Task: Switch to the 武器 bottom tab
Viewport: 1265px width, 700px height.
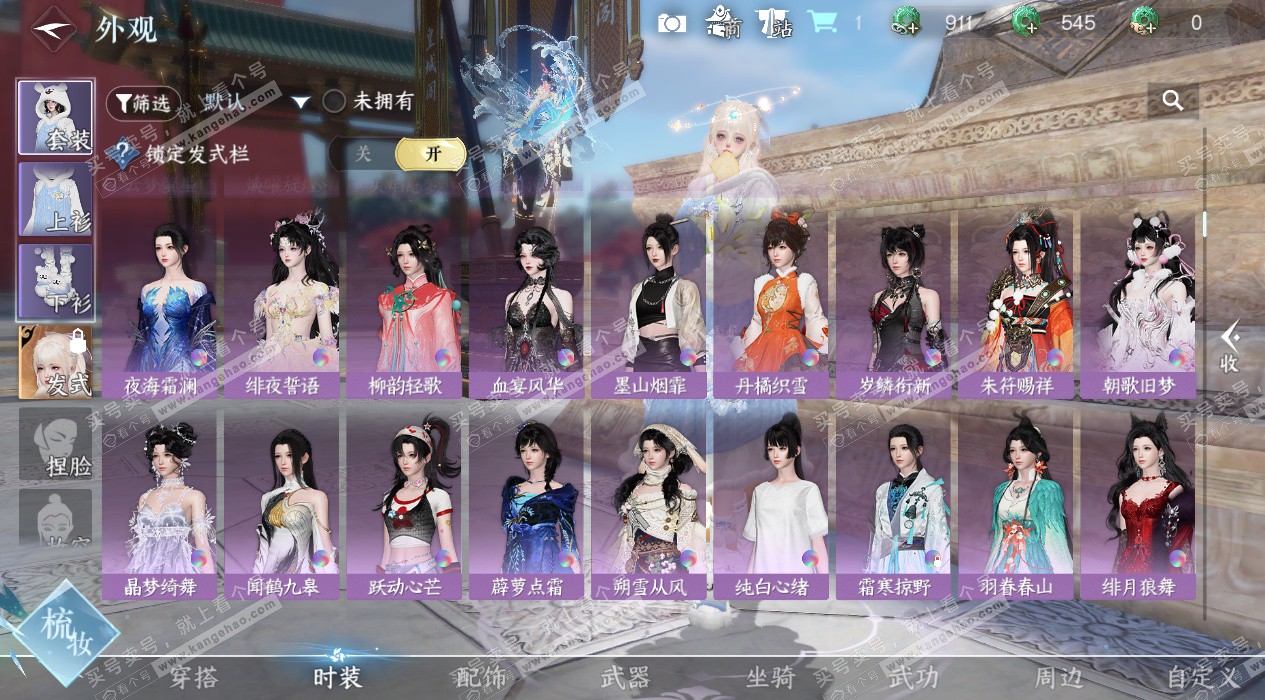Action: click(625, 677)
